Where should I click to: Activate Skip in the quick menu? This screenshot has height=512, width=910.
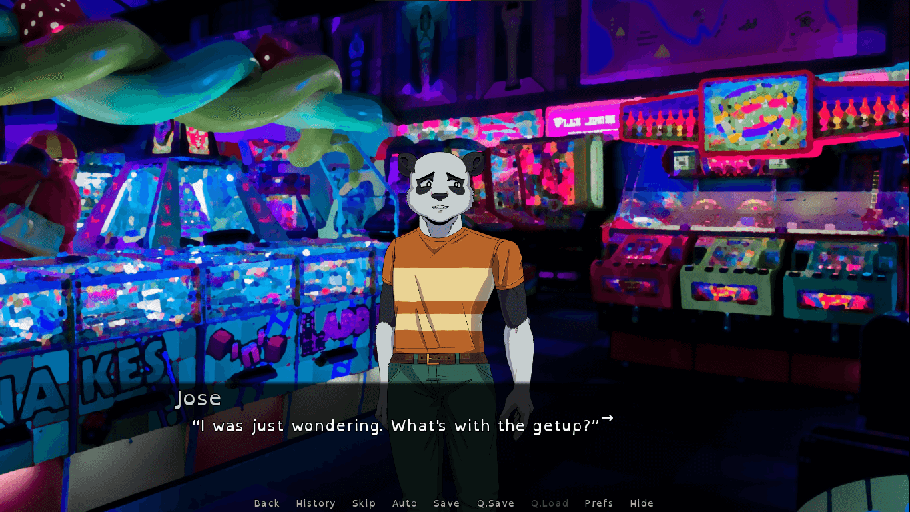364,503
